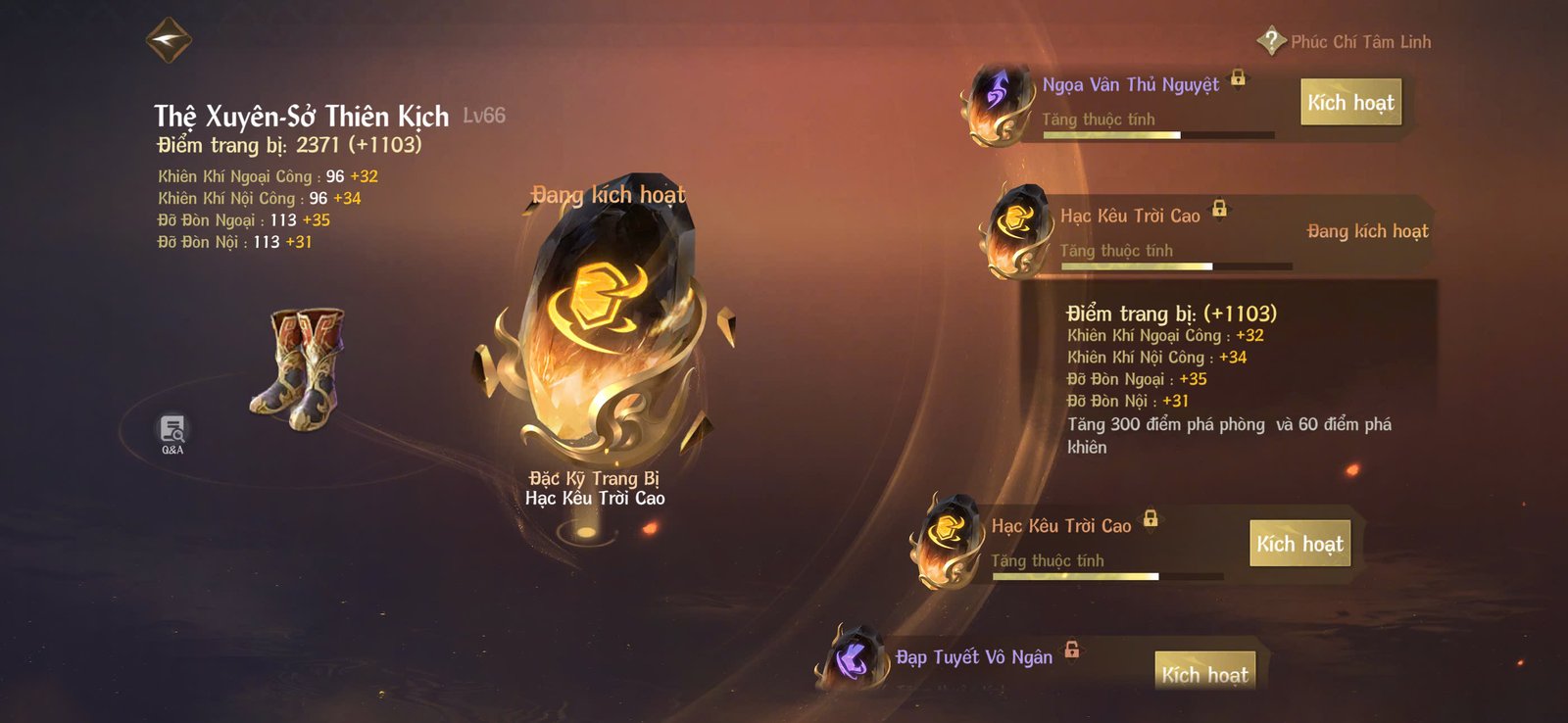1568x723 pixels.
Task: Tap the question mark beside Phúc Chí Tâm Linh
Action: click(x=1270, y=41)
